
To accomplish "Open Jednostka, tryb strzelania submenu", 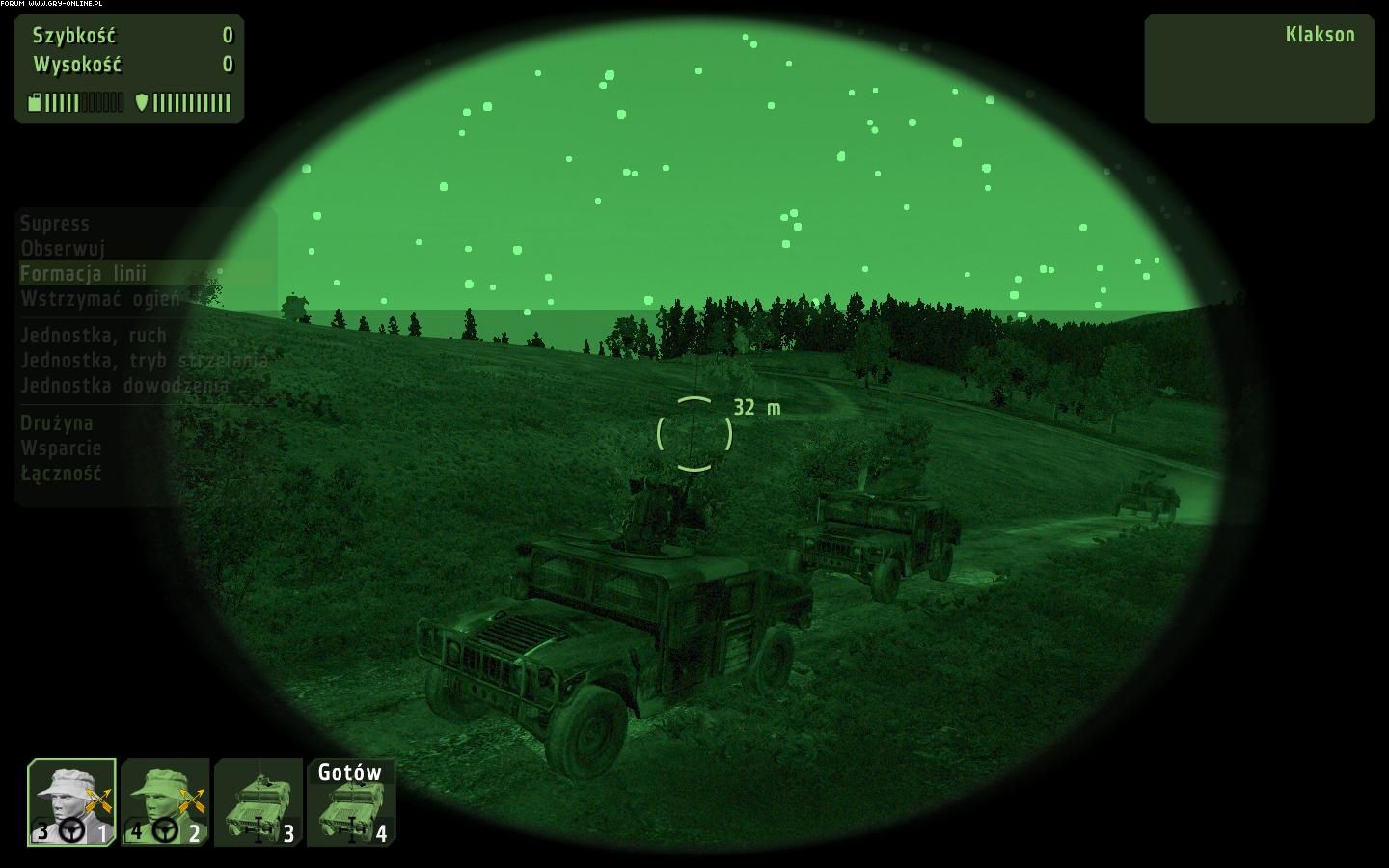I will [x=144, y=361].
